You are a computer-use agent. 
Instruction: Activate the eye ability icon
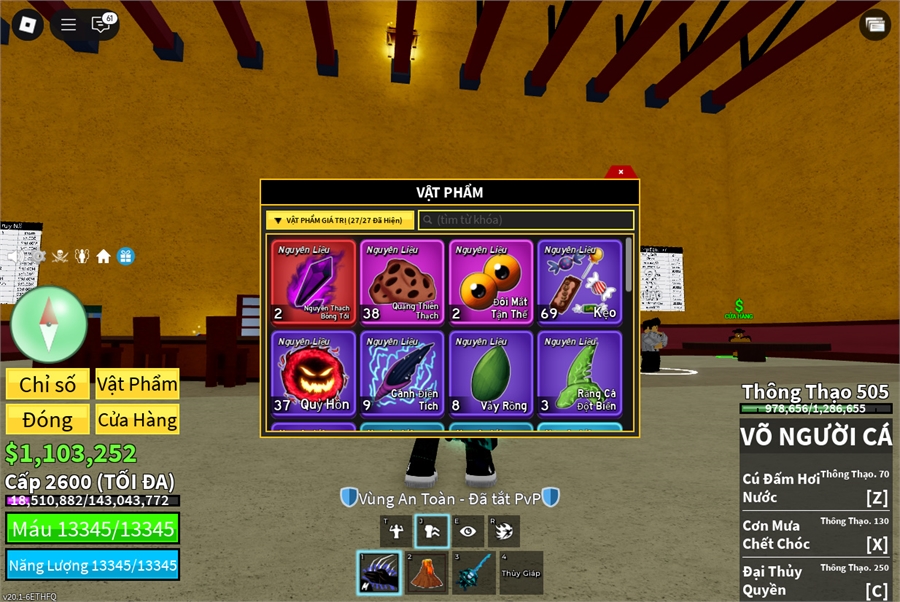[467, 532]
